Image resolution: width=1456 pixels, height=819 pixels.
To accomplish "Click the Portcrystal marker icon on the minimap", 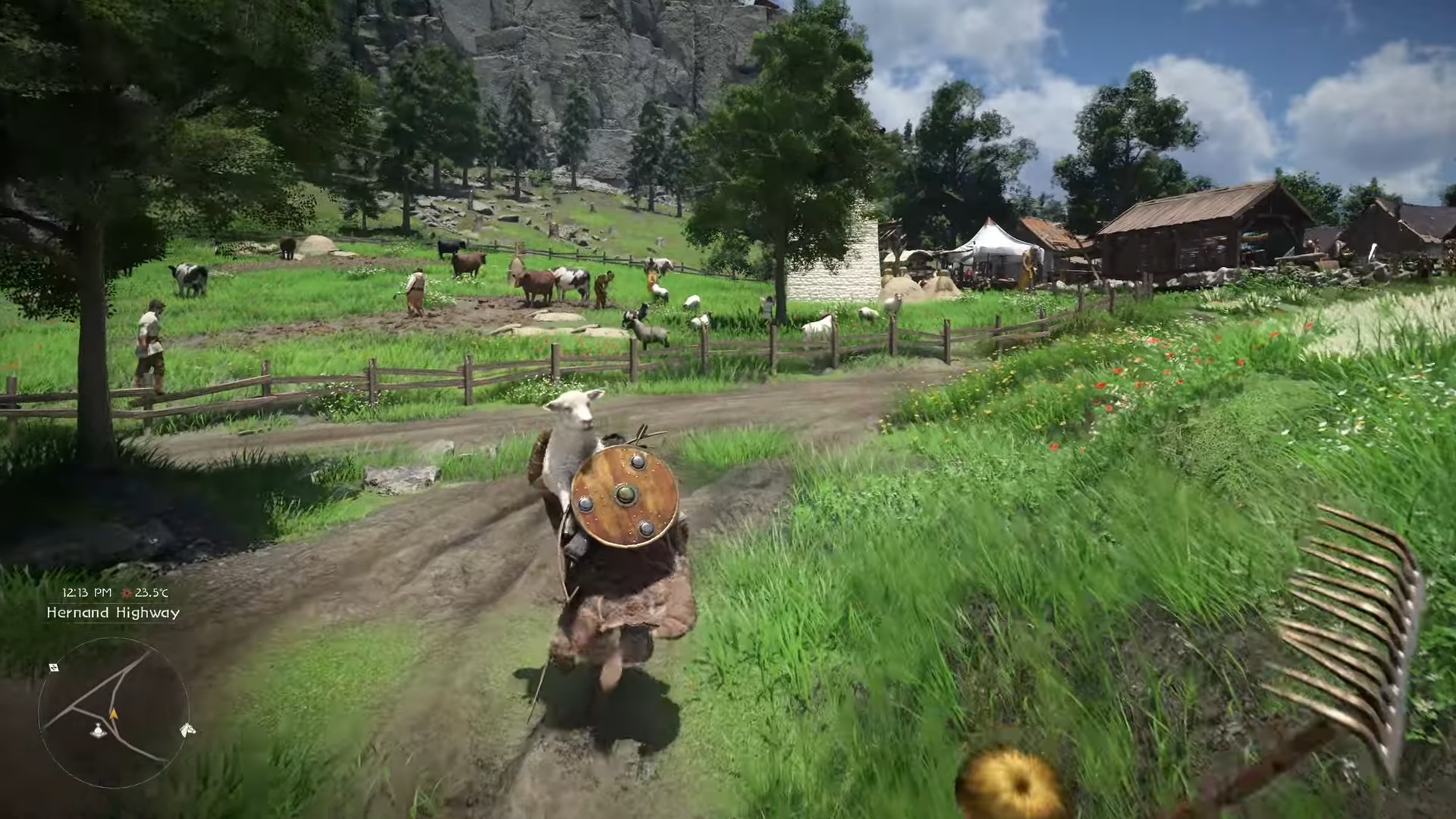I will click(x=98, y=730).
